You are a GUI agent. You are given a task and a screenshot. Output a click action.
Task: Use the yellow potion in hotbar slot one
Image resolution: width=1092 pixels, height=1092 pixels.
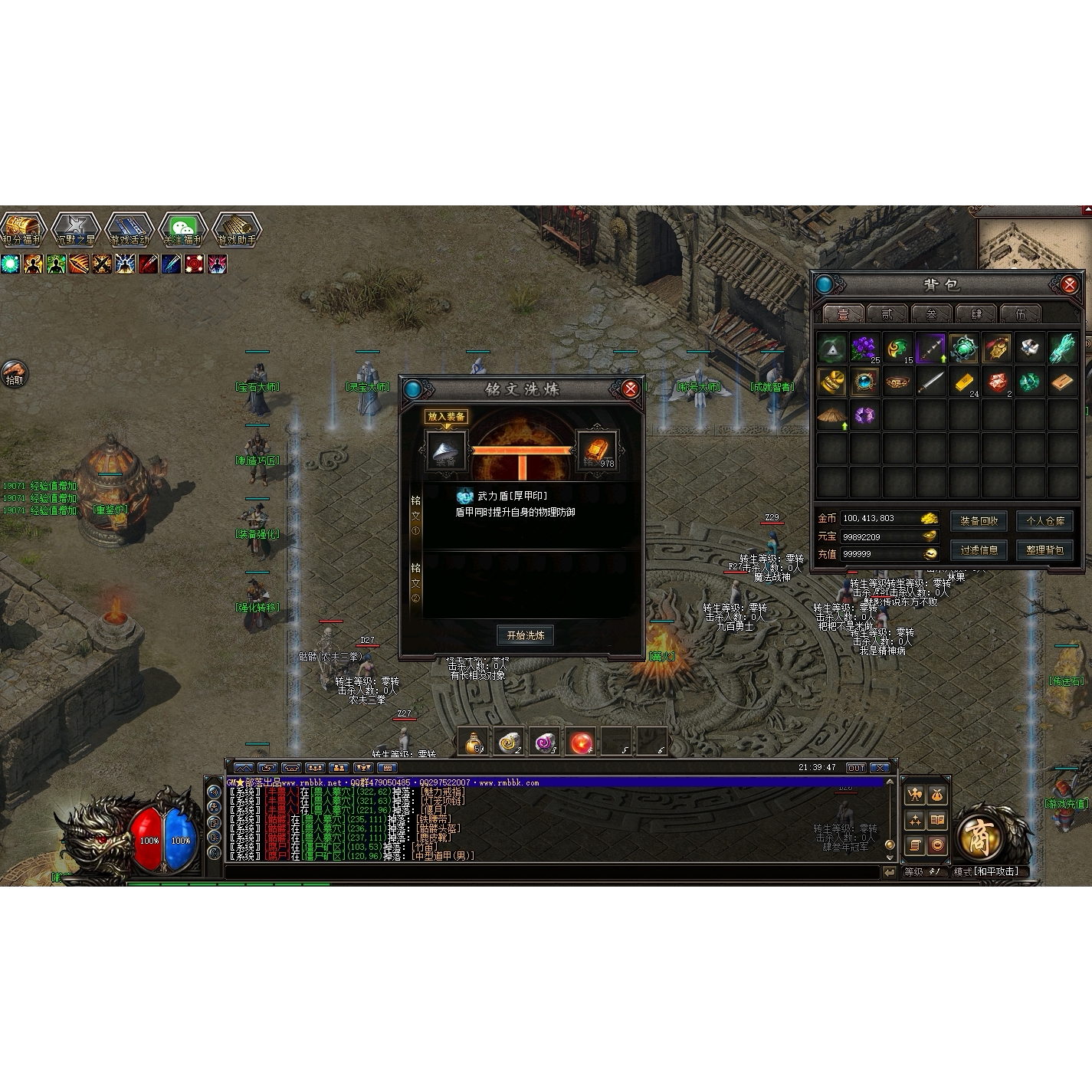(474, 742)
